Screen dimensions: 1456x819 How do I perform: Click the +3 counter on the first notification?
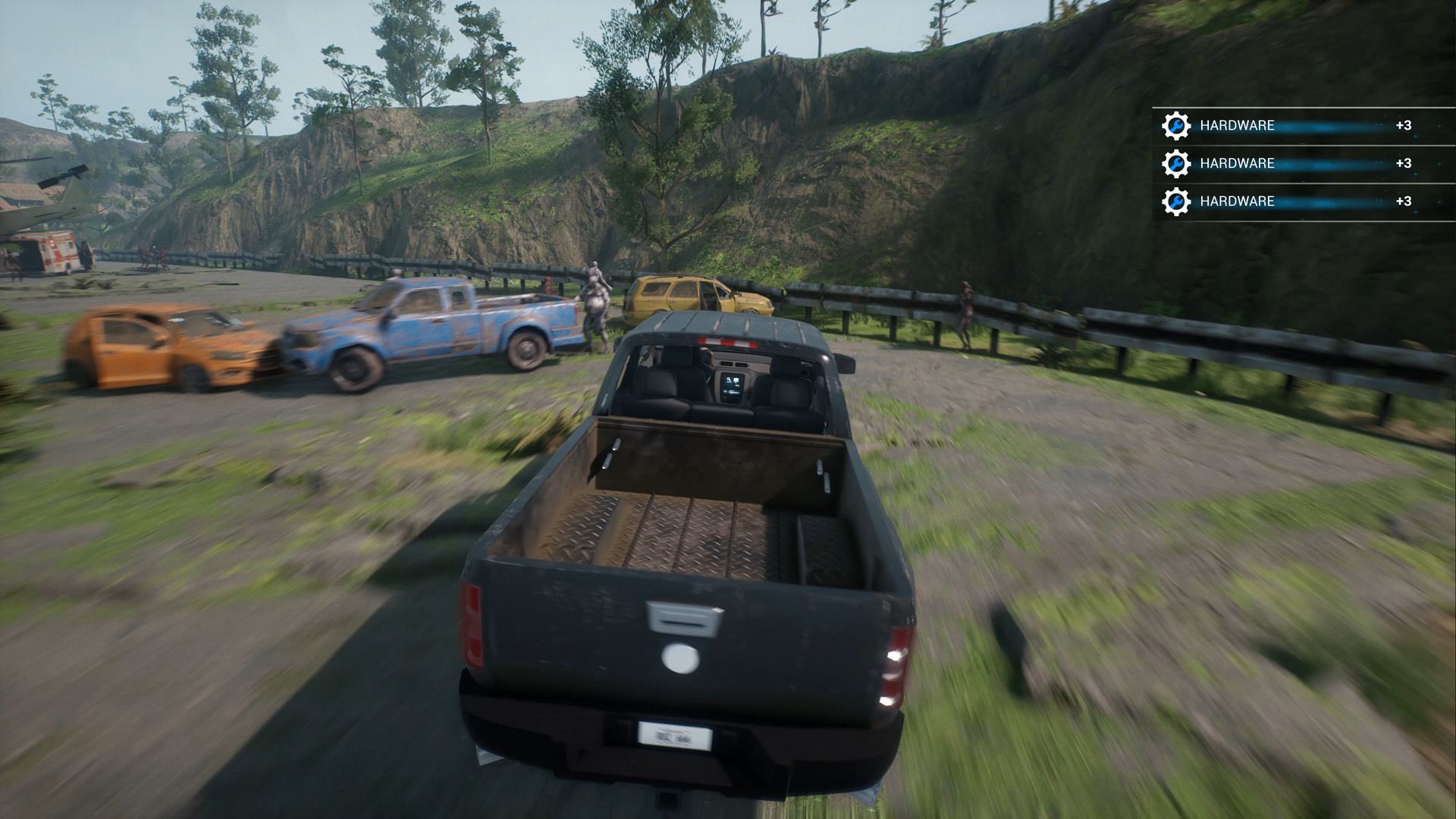pos(1403,124)
